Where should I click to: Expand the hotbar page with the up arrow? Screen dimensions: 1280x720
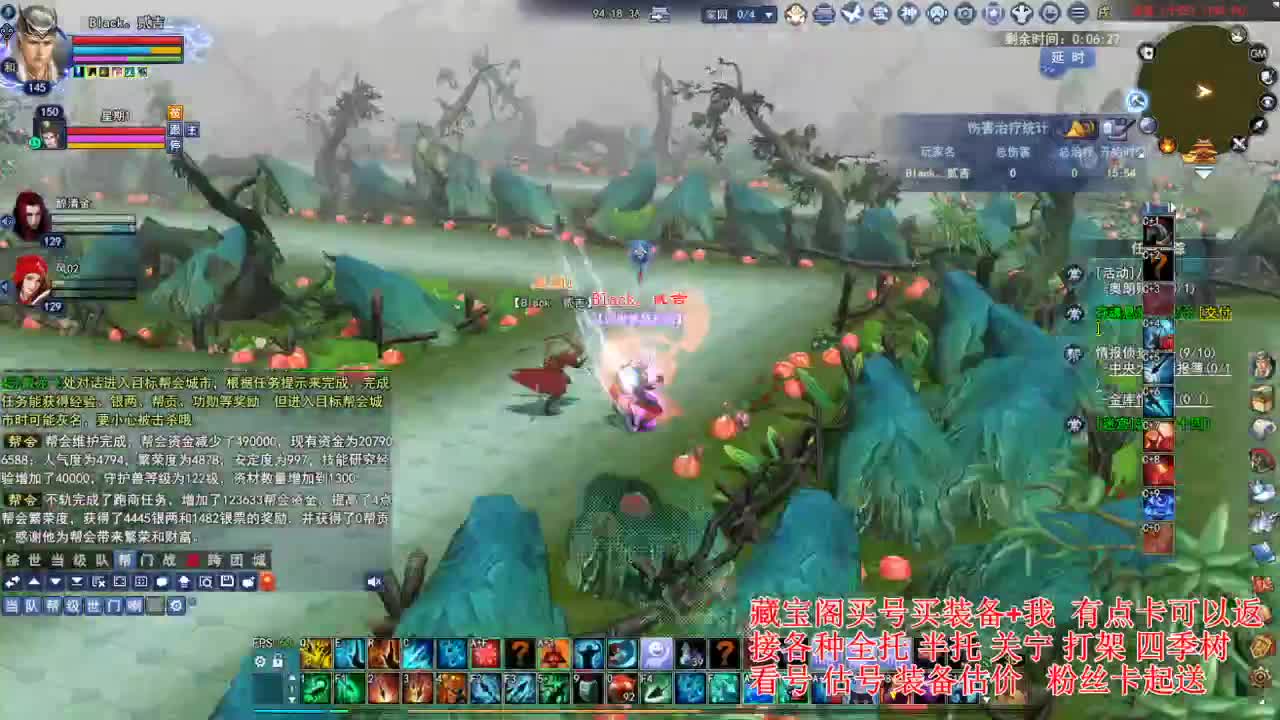290,679
